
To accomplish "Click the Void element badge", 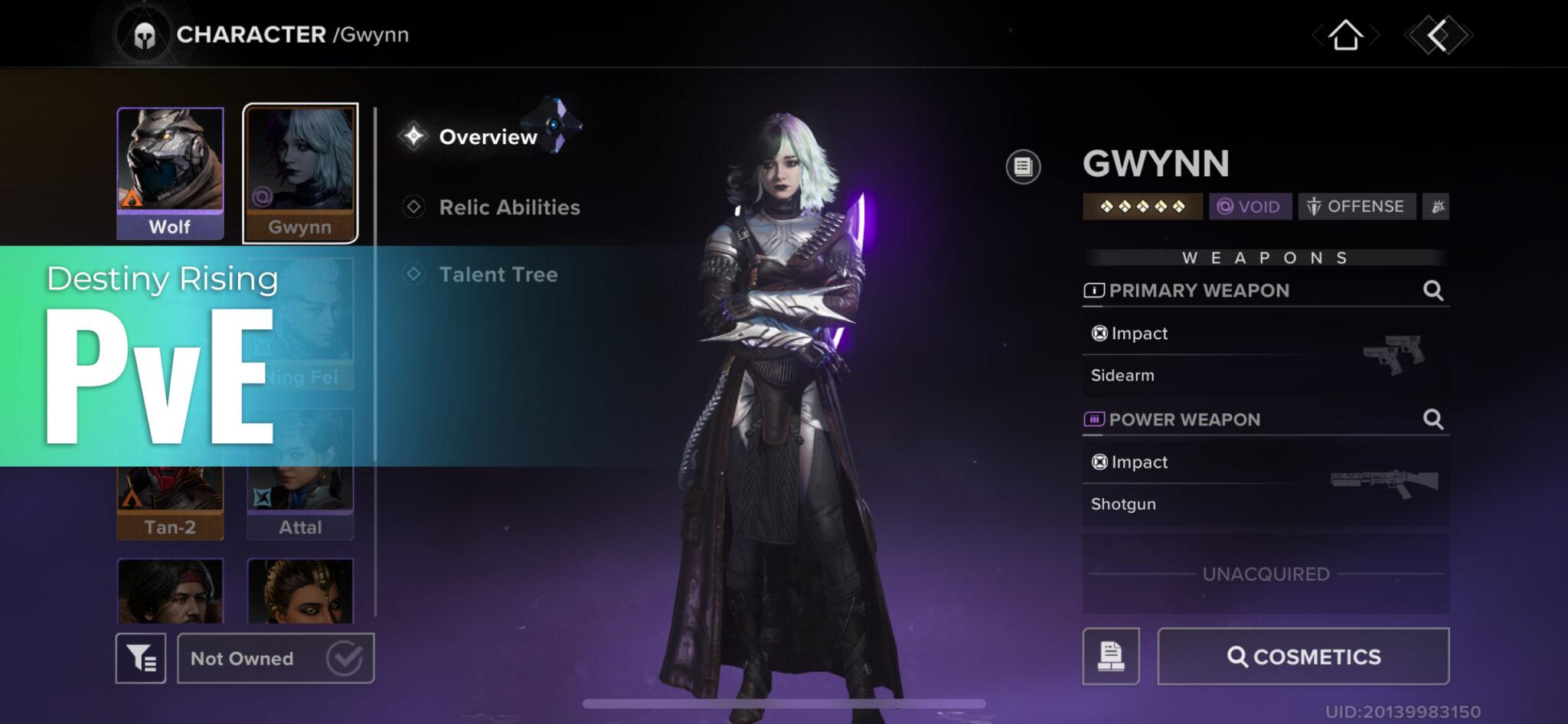I will tap(1249, 206).
